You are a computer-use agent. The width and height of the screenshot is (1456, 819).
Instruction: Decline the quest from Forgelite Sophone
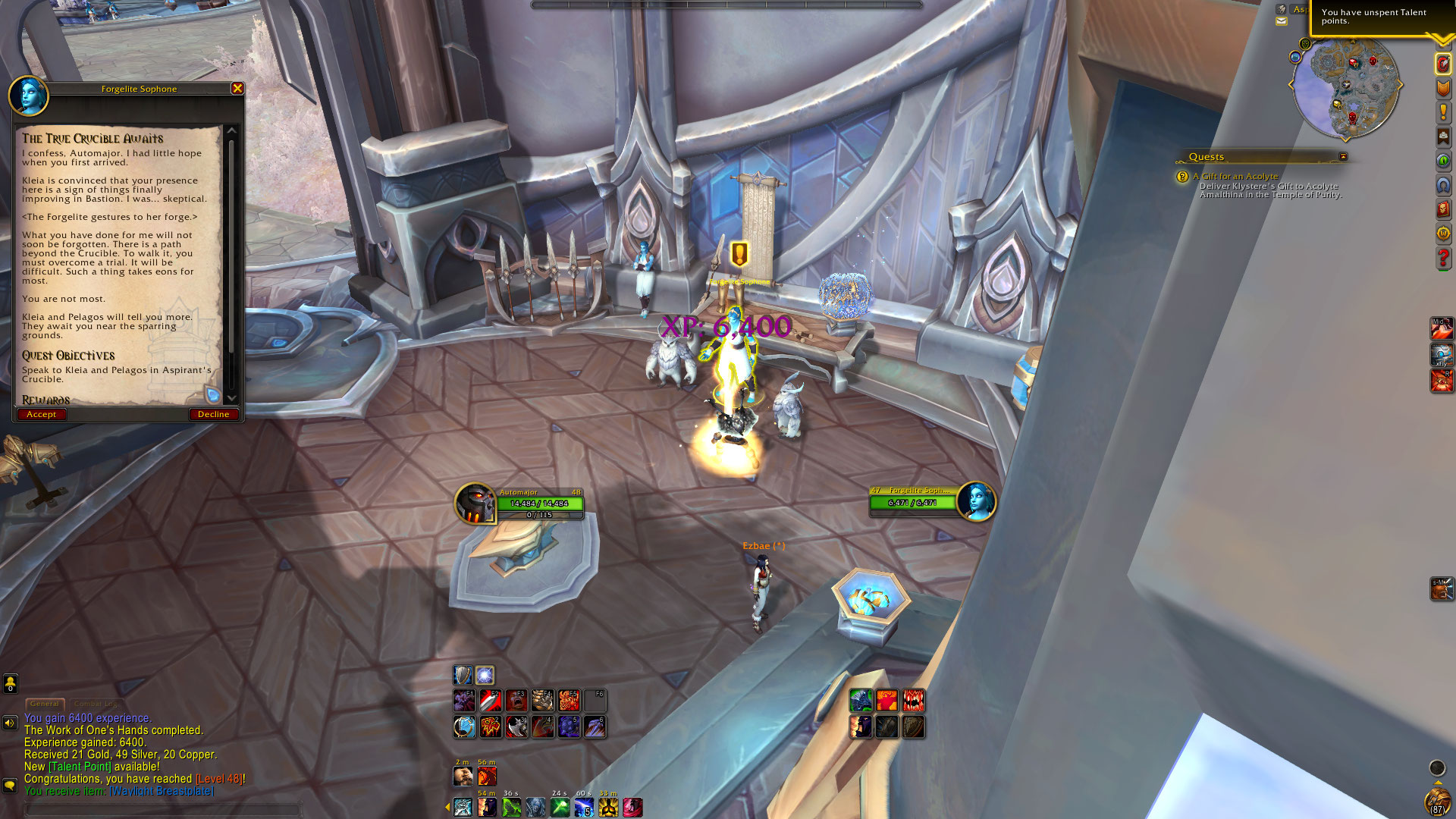(x=213, y=414)
